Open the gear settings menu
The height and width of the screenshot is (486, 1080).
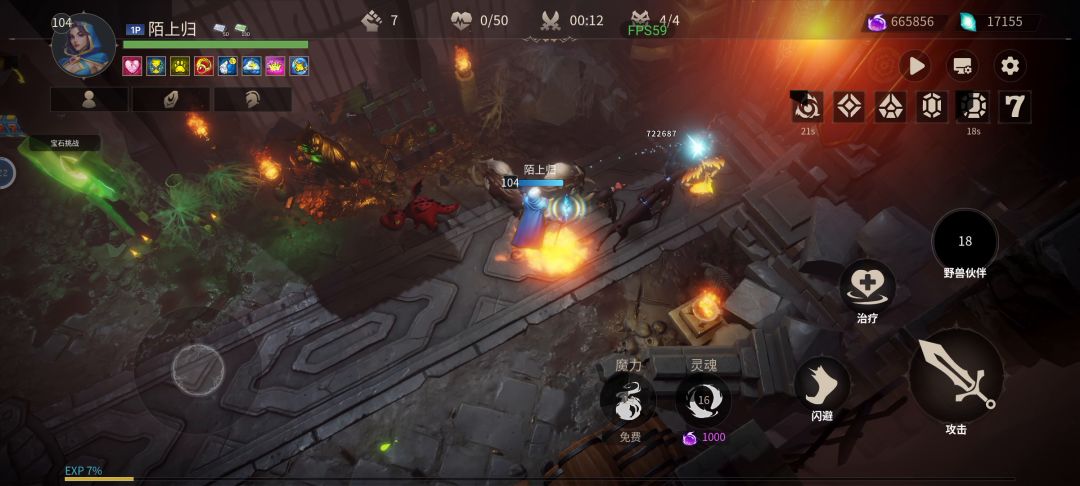pos(1010,66)
